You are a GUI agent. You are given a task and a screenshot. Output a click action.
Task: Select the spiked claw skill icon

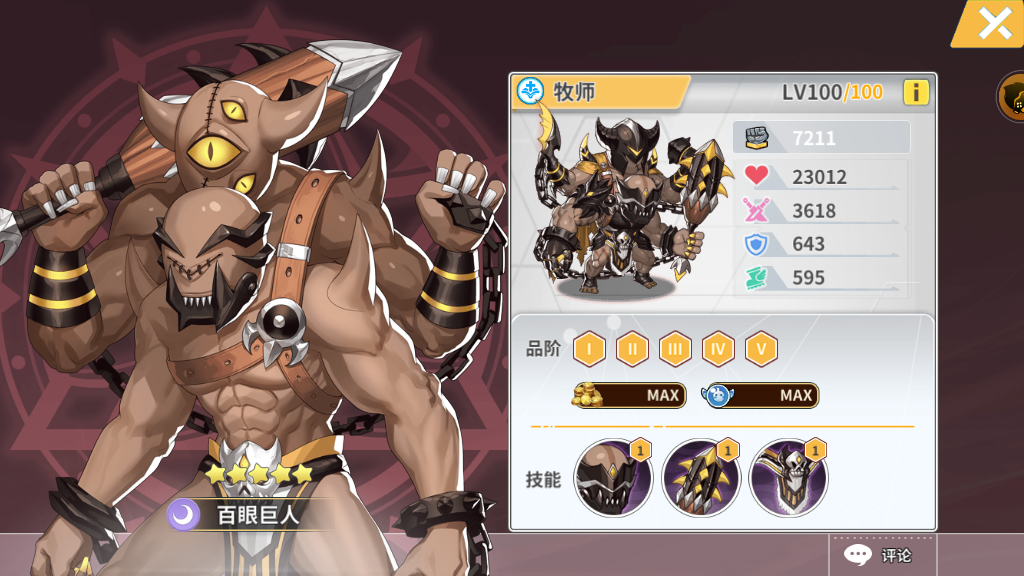coord(700,478)
